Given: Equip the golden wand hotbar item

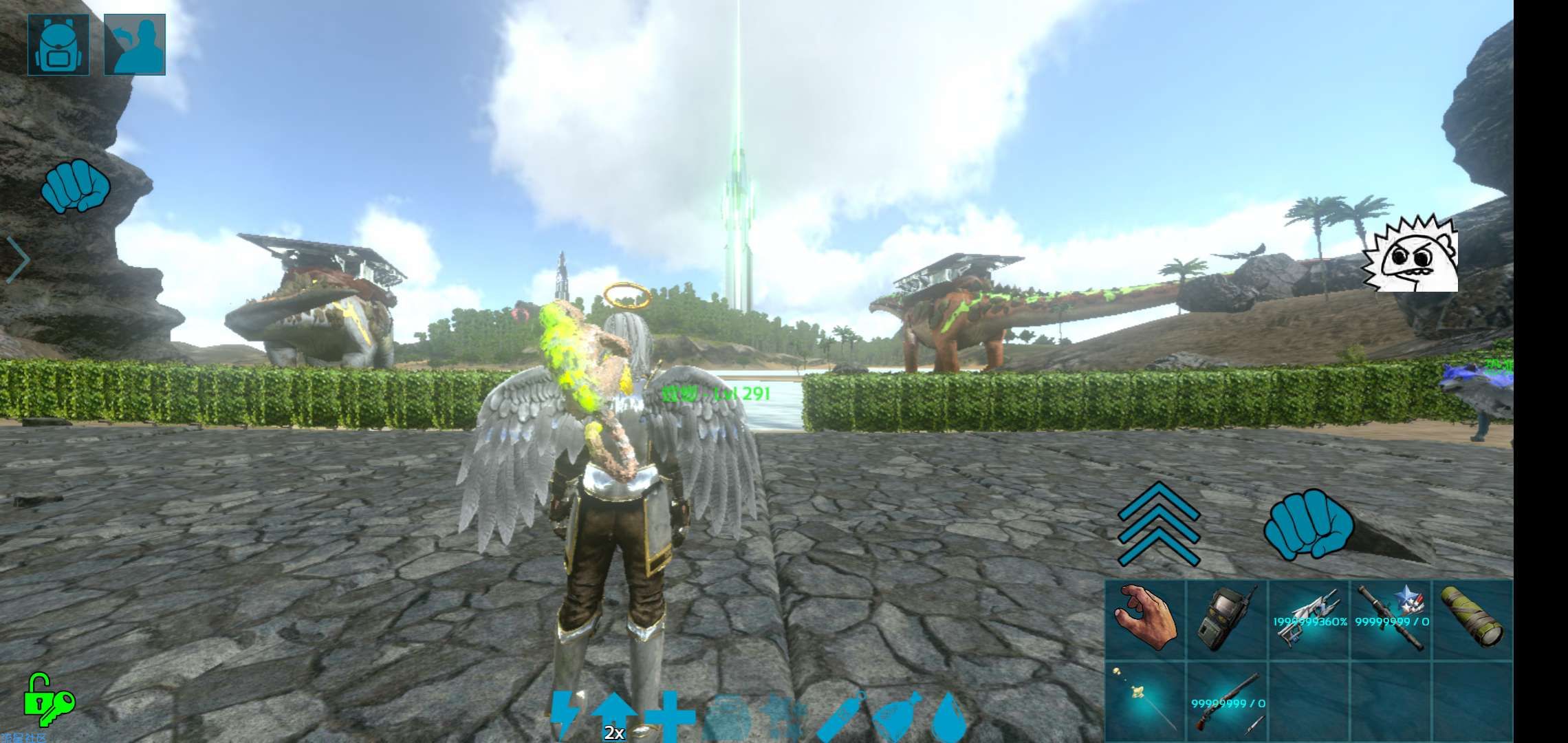Looking at the screenshot, I should coord(1146,699).
